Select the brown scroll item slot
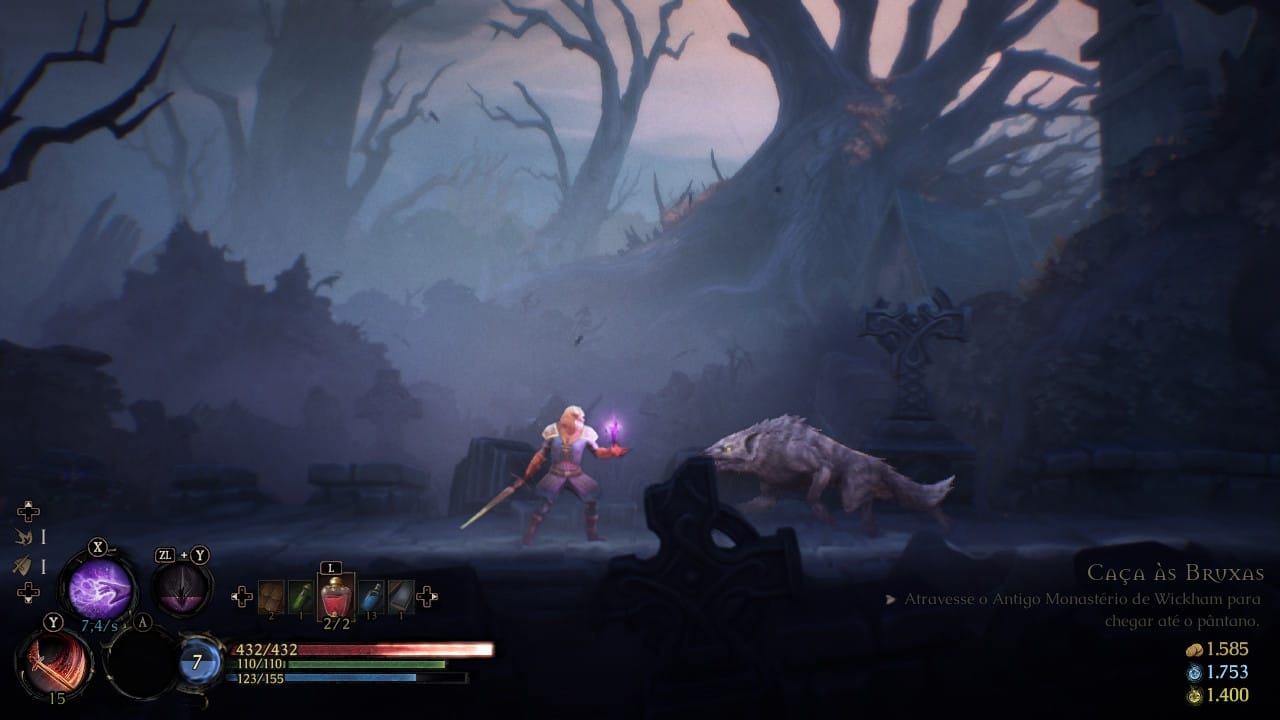The height and width of the screenshot is (720, 1280). [x=271, y=597]
